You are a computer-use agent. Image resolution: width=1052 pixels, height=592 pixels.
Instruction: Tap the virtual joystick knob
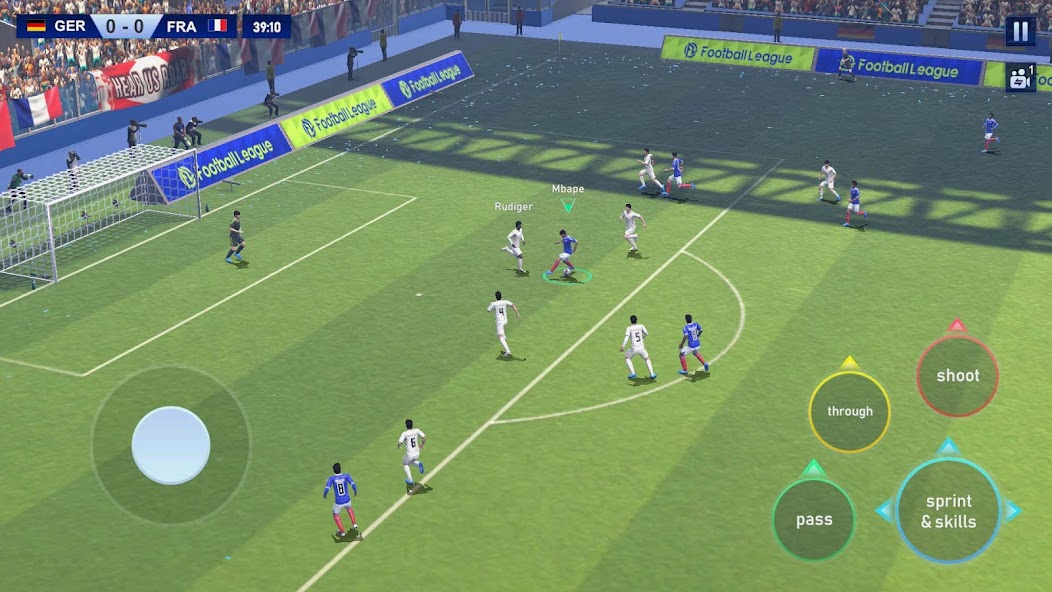tap(171, 445)
